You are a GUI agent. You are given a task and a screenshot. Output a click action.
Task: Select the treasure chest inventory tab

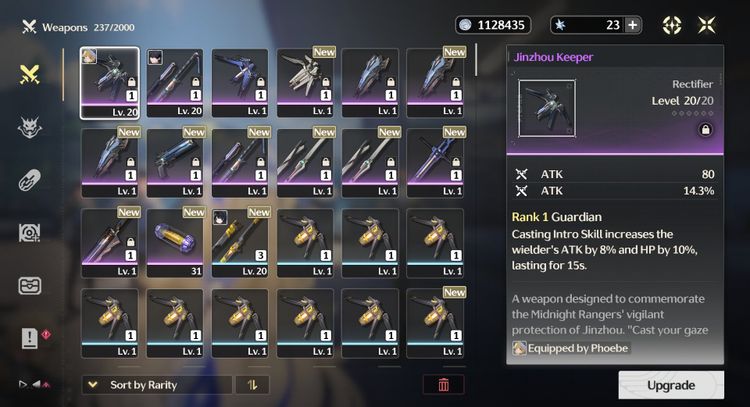(30, 285)
